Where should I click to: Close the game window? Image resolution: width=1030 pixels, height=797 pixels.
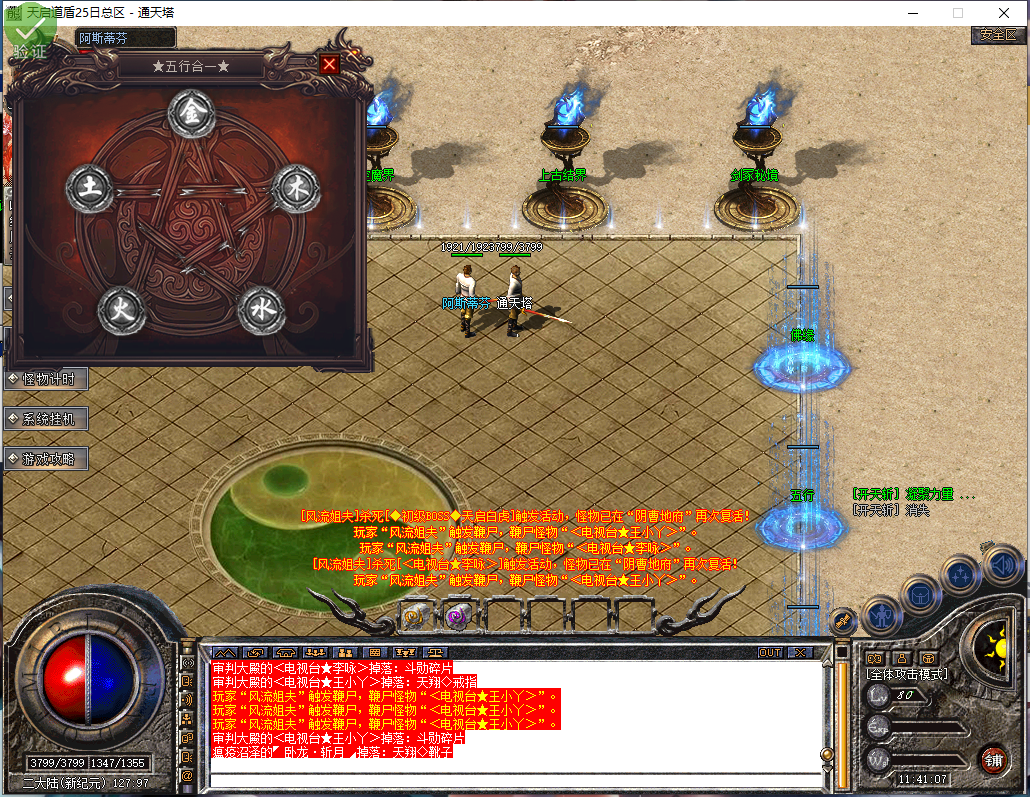1003,13
